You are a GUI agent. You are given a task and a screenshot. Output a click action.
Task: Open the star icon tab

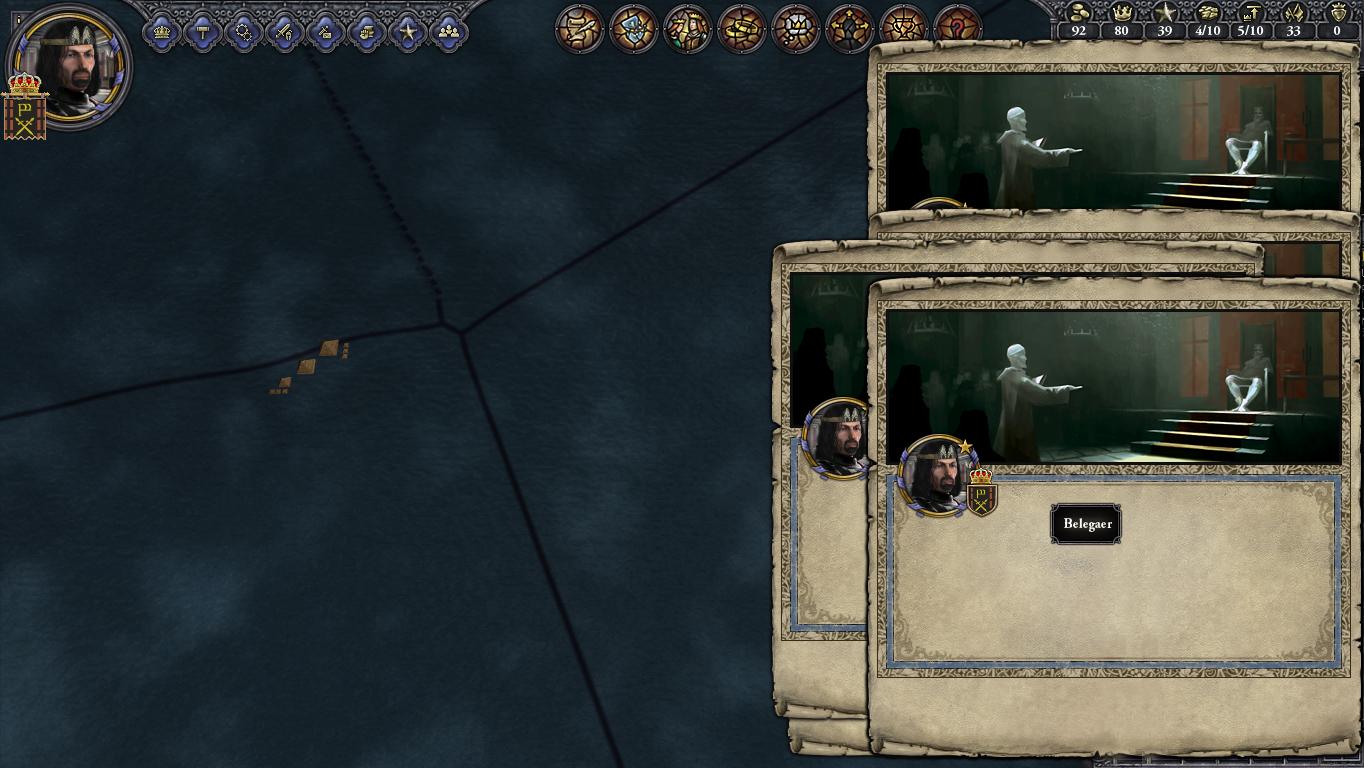click(408, 32)
